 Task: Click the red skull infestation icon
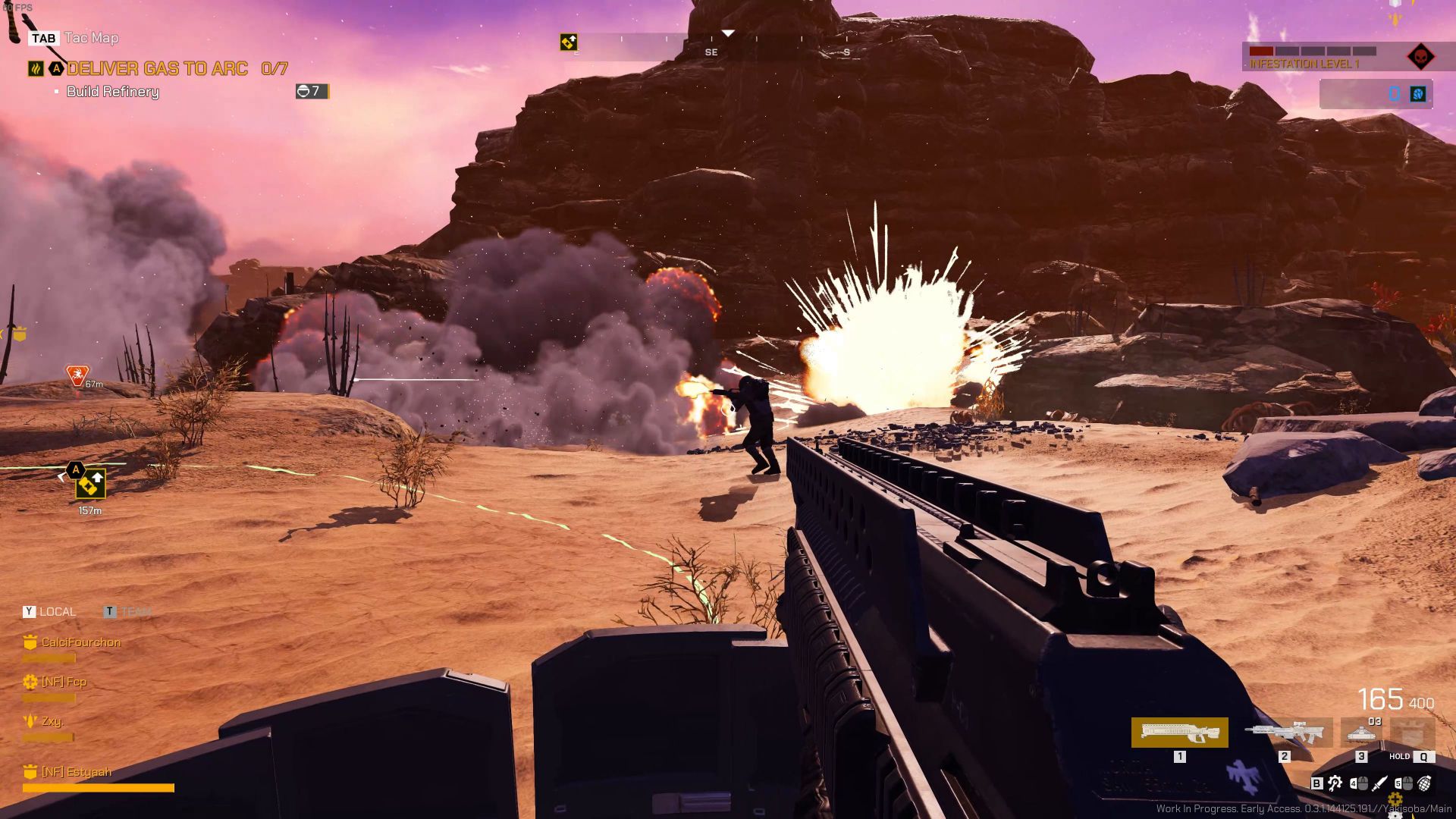[x=1420, y=57]
